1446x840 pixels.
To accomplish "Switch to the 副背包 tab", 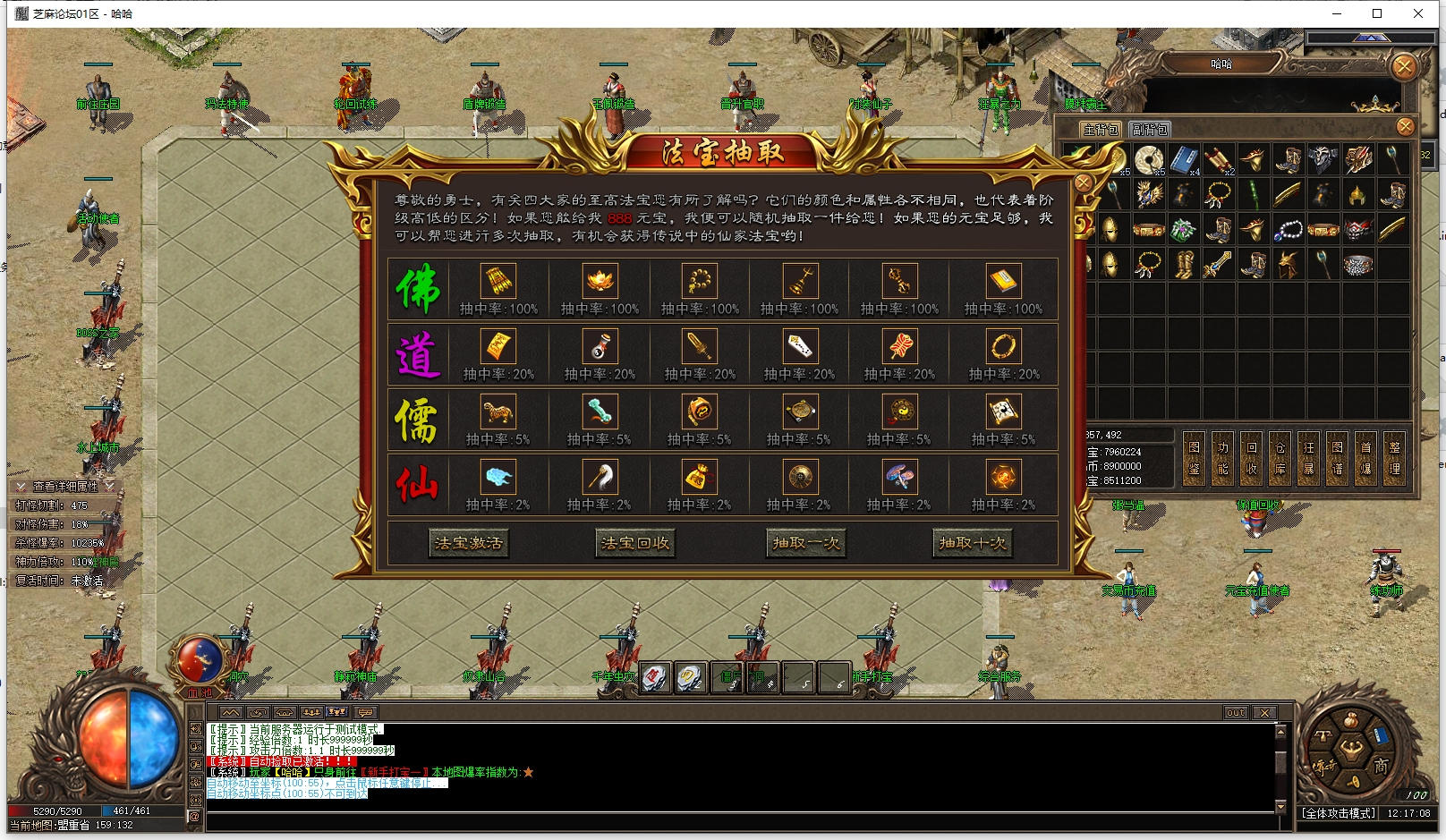I will pyautogui.click(x=1149, y=130).
